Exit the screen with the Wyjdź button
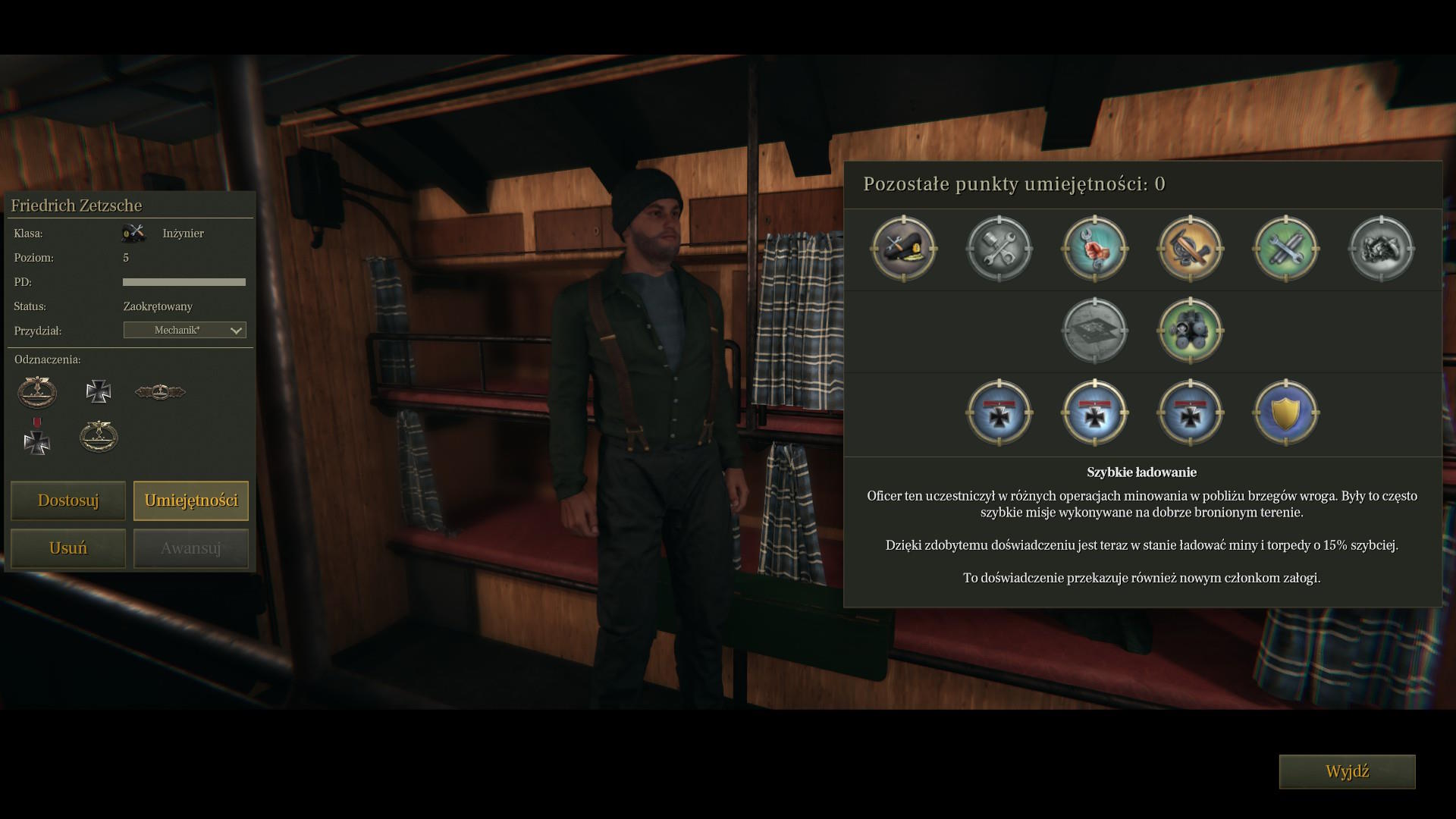The height and width of the screenshot is (819, 1456). click(x=1347, y=772)
